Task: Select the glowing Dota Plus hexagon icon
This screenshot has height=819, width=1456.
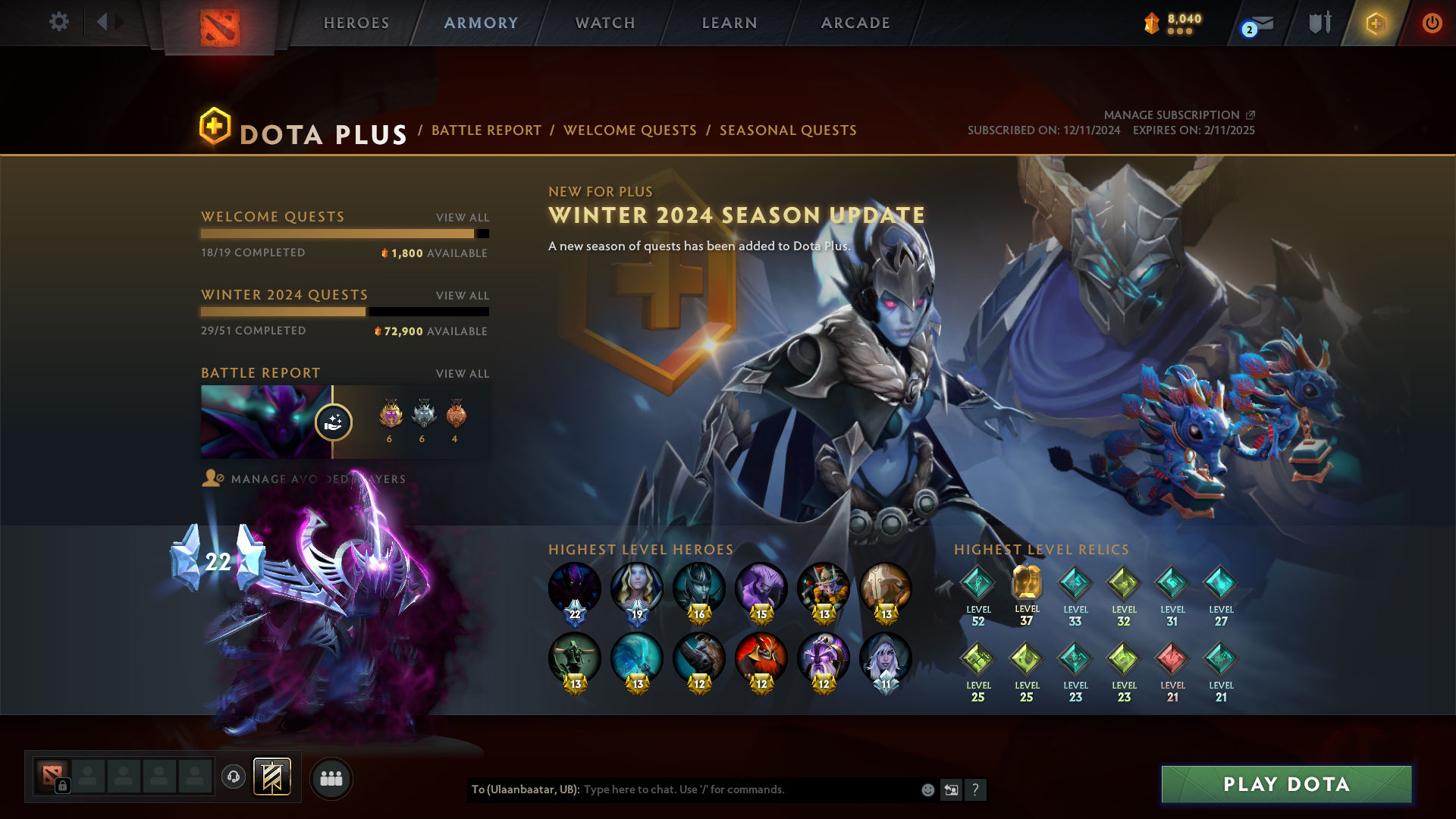Action: [1375, 23]
